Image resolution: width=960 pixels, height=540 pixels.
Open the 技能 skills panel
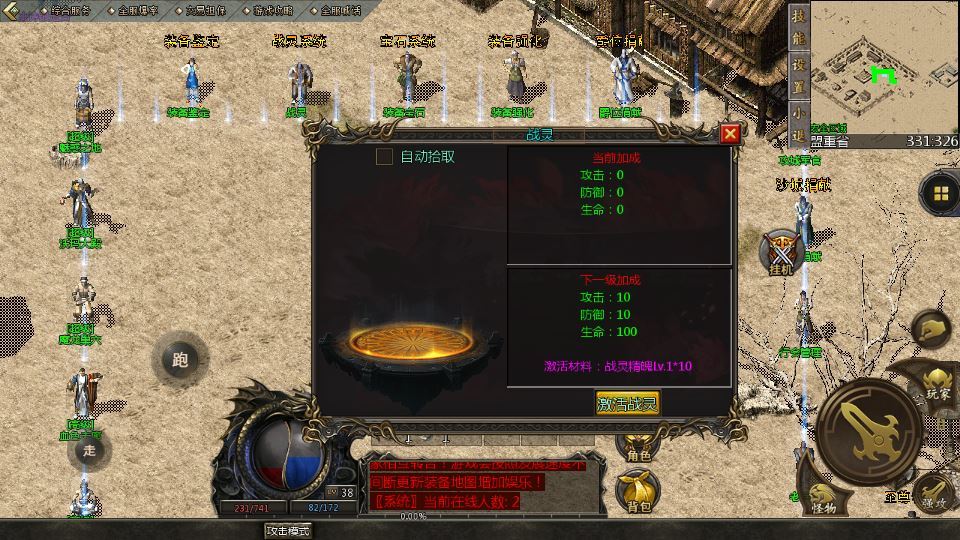coord(798,27)
